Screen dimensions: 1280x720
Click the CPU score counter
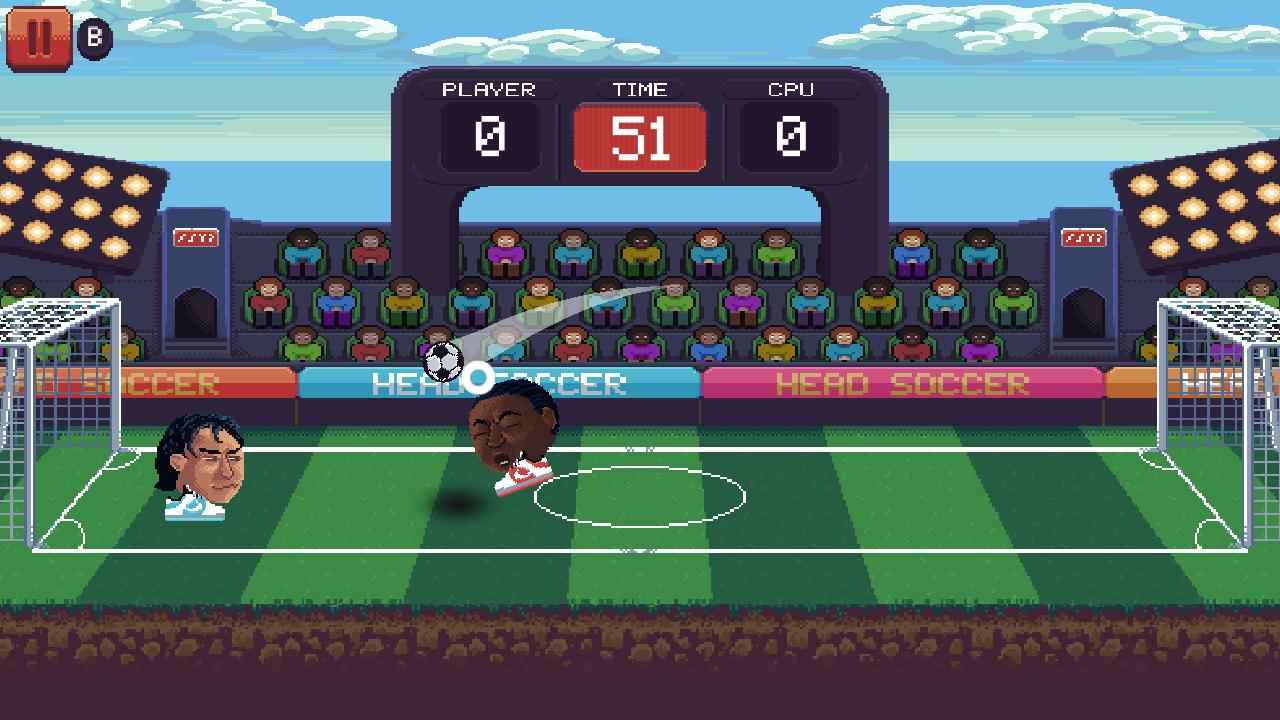click(789, 136)
